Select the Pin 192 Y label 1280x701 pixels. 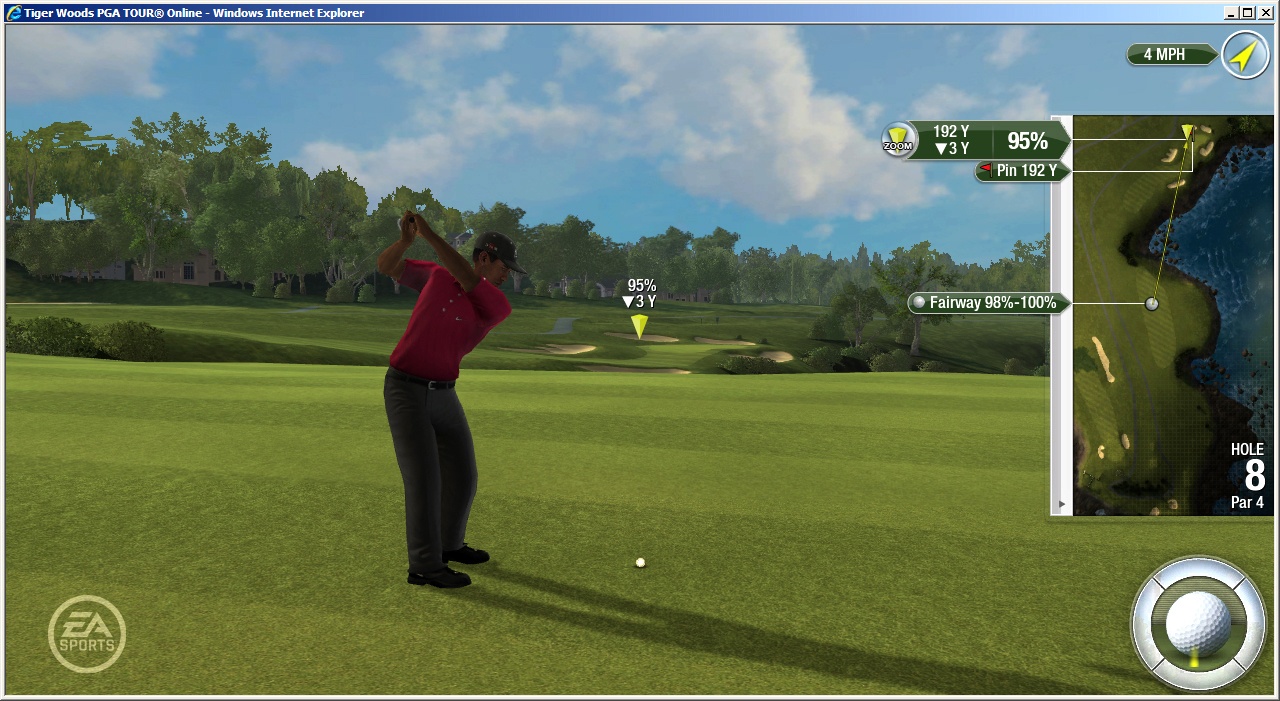pyautogui.click(x=1022, y=171)
